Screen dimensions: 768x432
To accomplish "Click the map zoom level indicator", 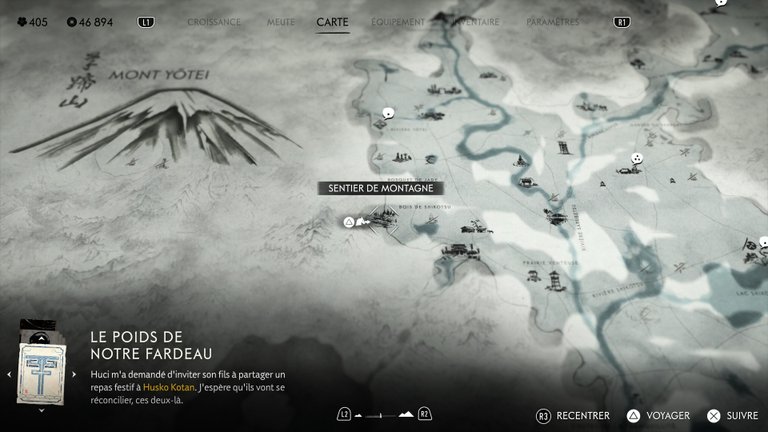I will coord(384,413).
